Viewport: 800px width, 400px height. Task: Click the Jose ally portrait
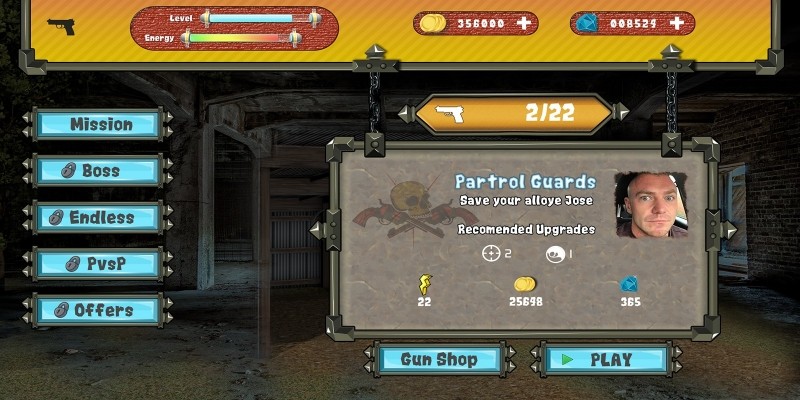coord(651,205)
